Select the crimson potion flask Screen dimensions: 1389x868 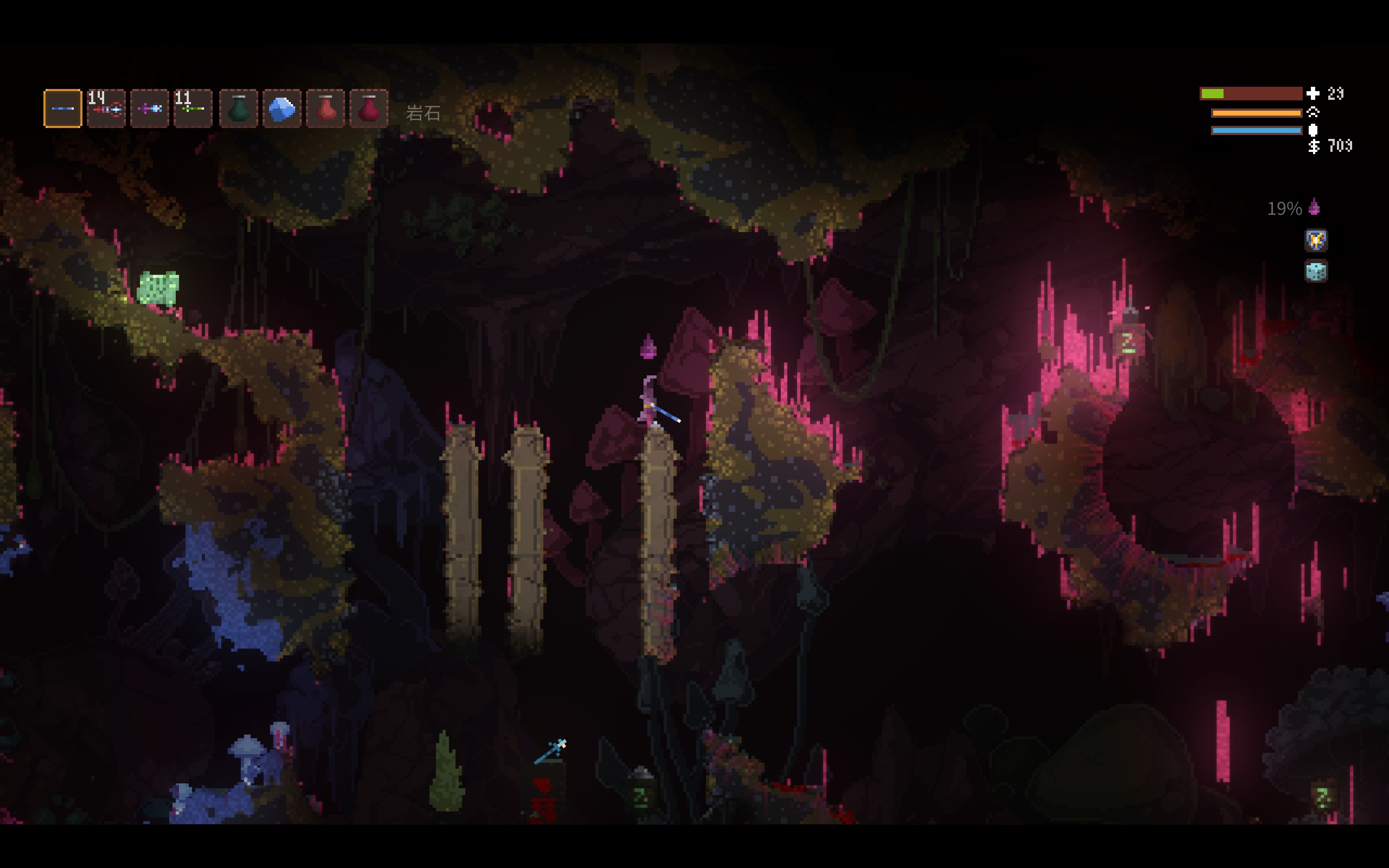(369, 108)
